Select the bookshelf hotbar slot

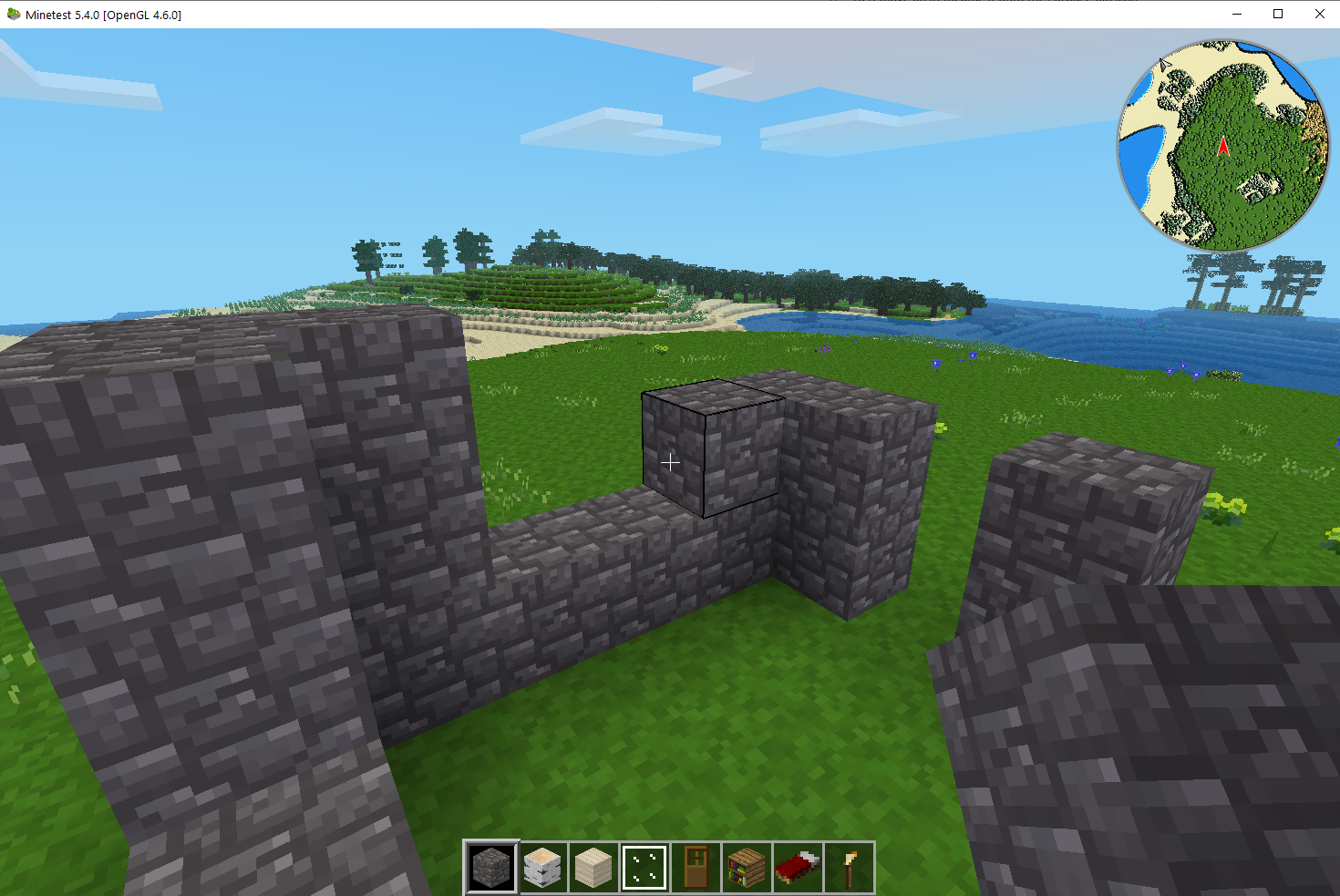746,867
